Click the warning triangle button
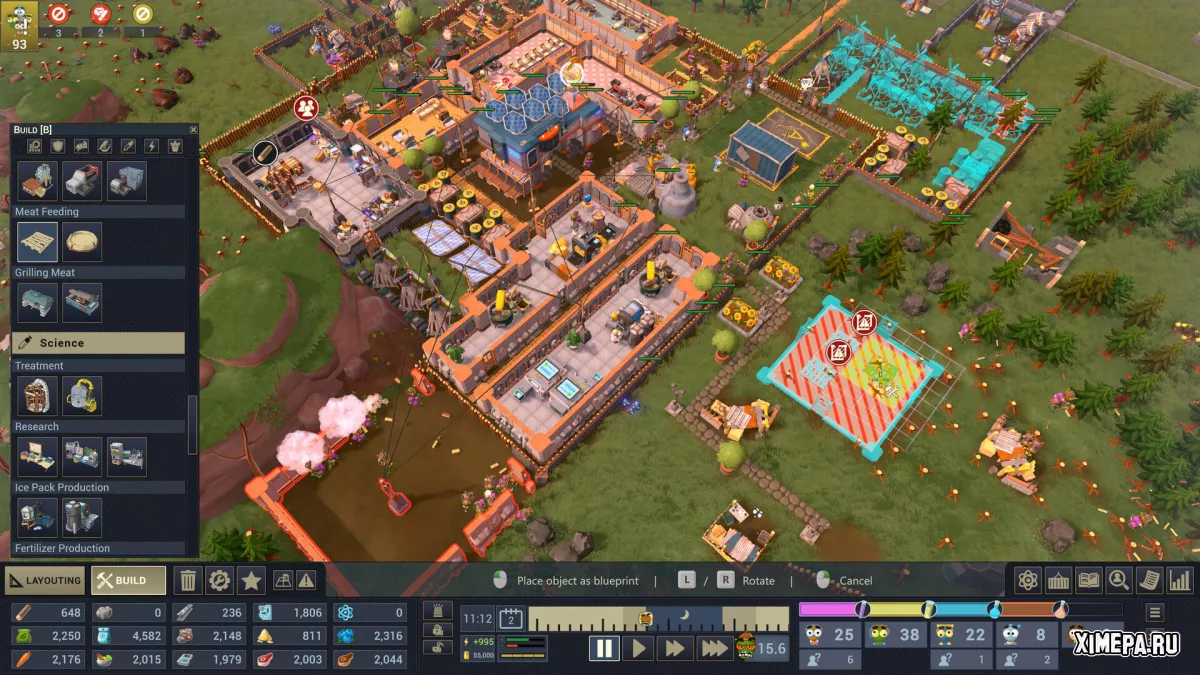The image size is (1200, 675). click(x=306, y=580)
